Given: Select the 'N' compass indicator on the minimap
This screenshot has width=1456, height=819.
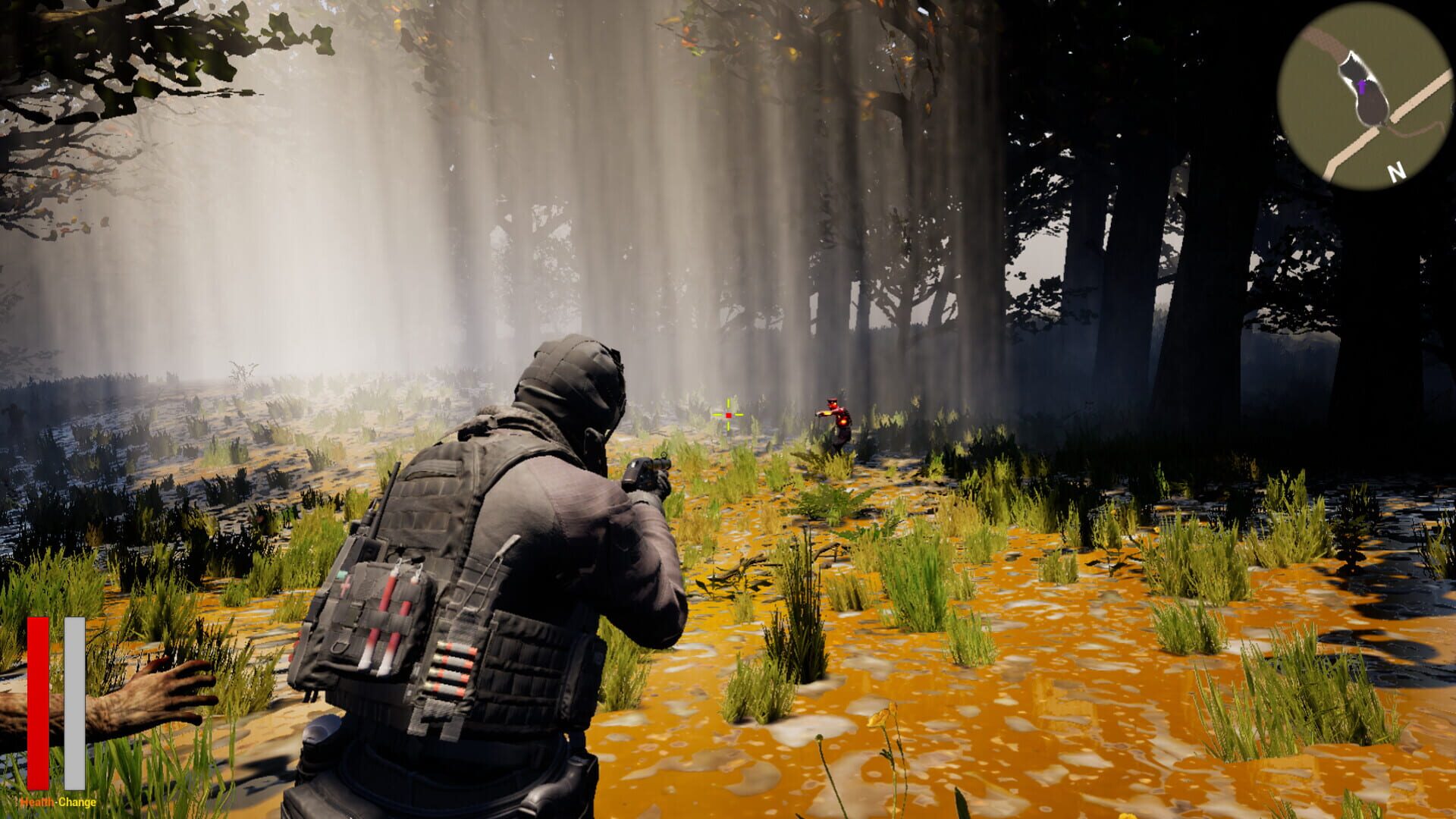Looking at the screenshot, I should click(1396, 171).
